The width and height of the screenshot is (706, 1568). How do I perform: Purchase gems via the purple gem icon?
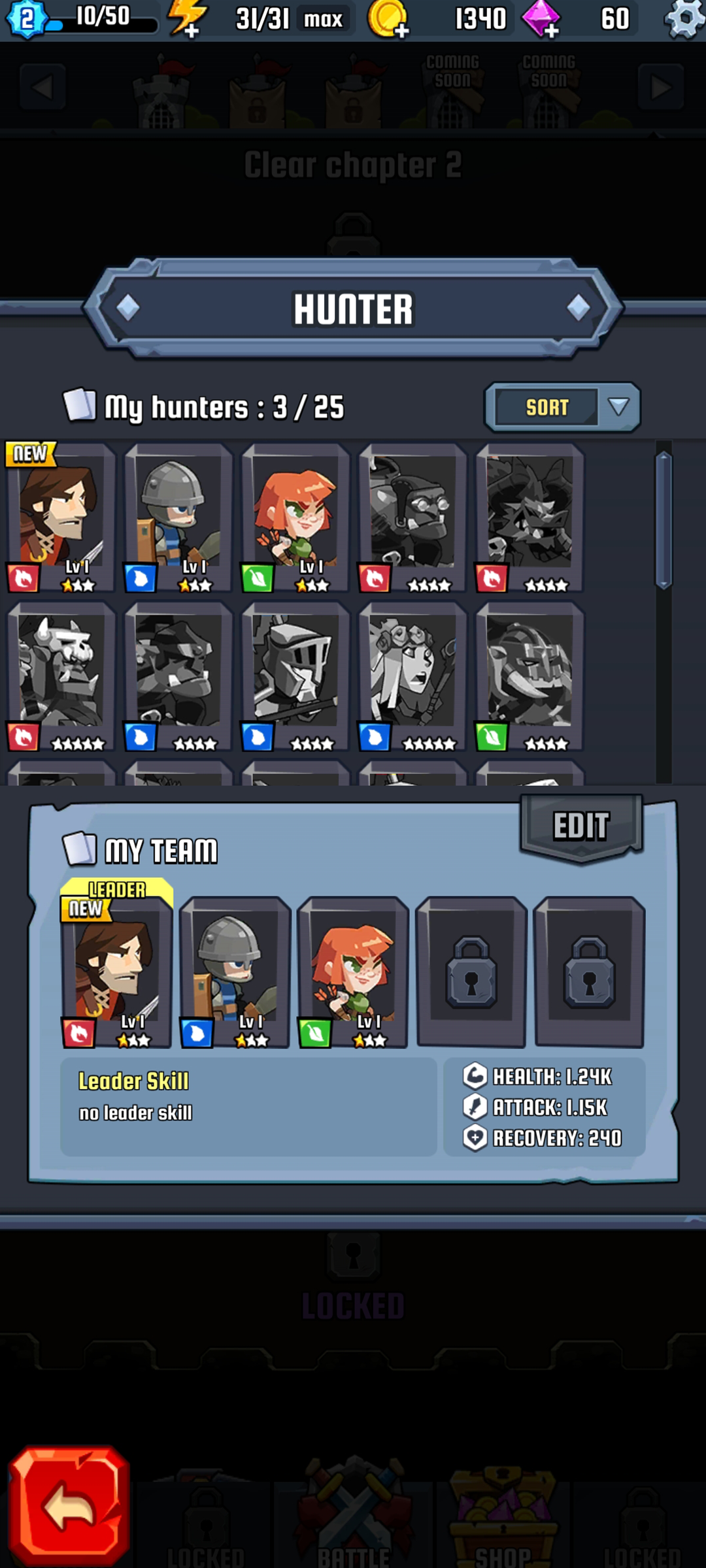coord(541,18)
